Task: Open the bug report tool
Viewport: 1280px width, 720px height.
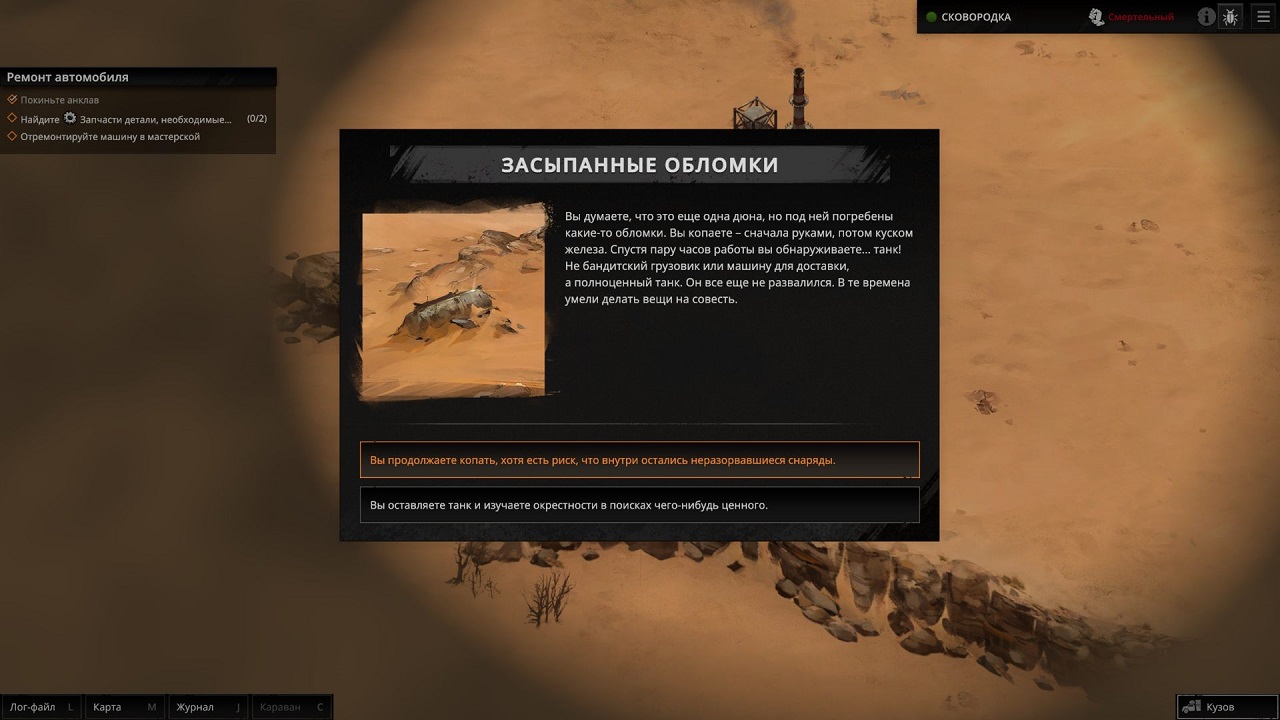Action: point(1231,16)
